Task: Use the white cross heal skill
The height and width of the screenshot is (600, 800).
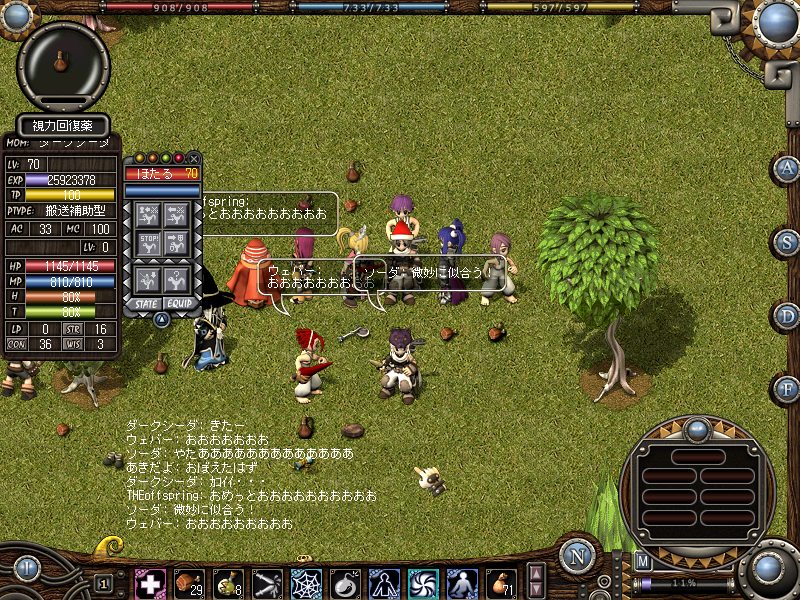Action: click(x=150, y=583)
